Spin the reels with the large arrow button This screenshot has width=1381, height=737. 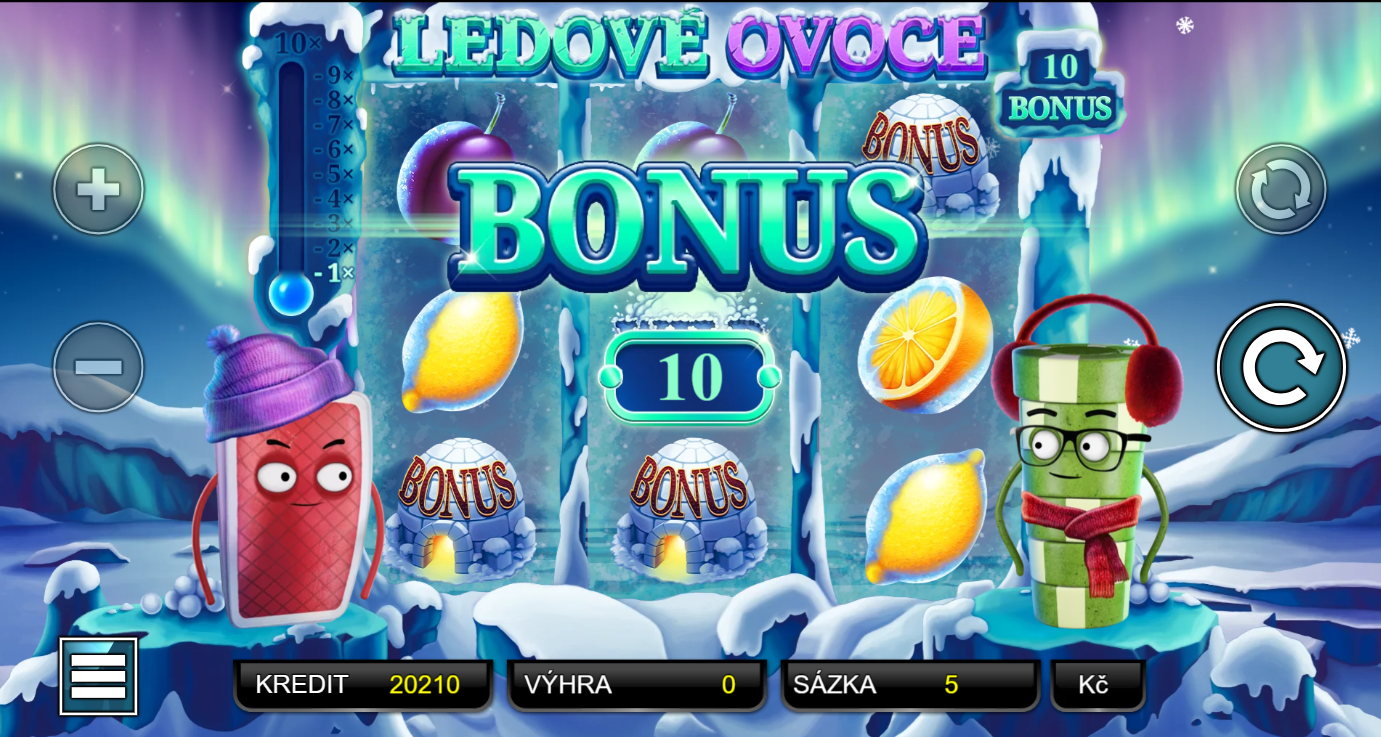pos(1281,367)
